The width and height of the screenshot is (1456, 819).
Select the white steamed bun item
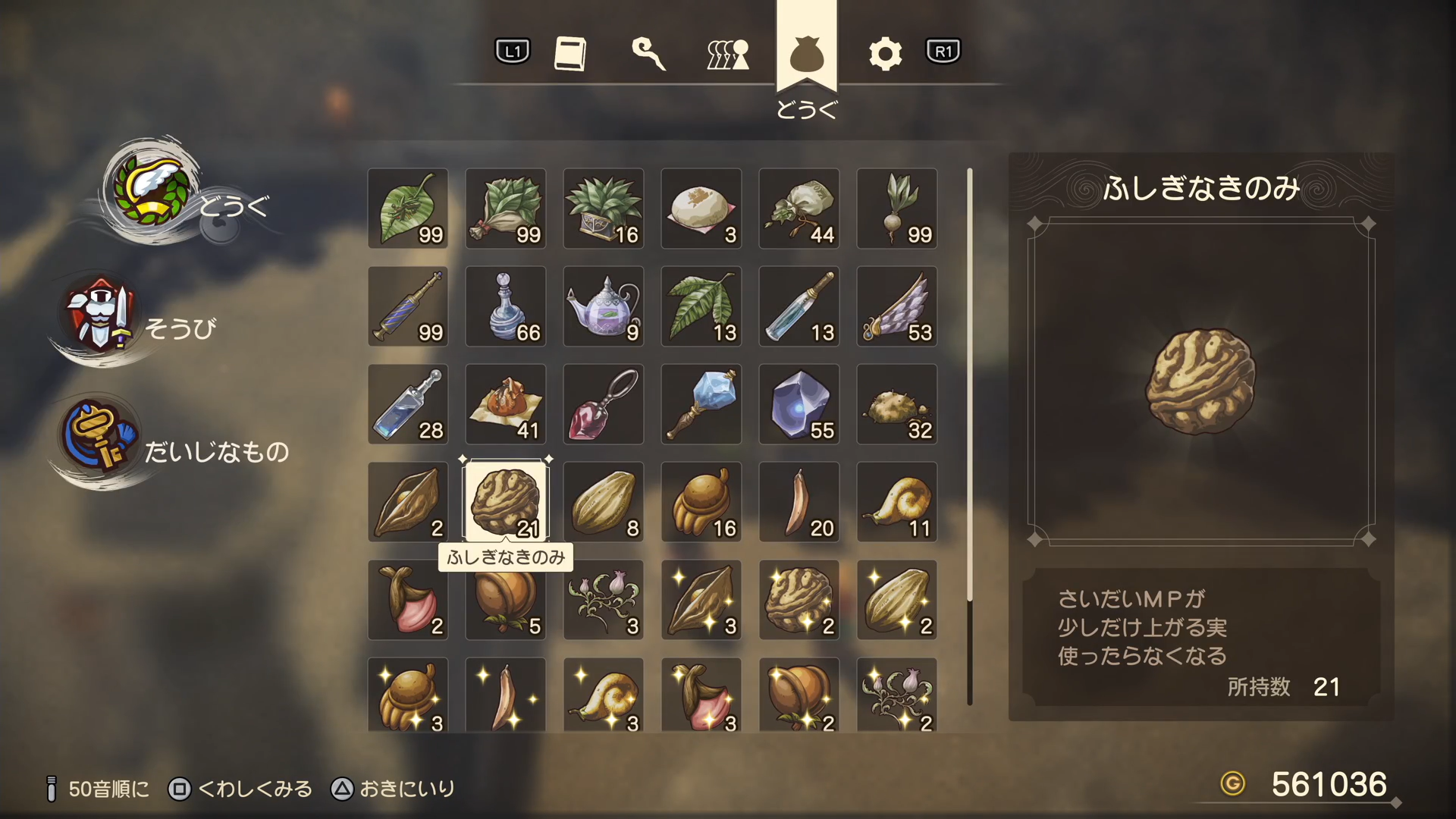(701, 209)
